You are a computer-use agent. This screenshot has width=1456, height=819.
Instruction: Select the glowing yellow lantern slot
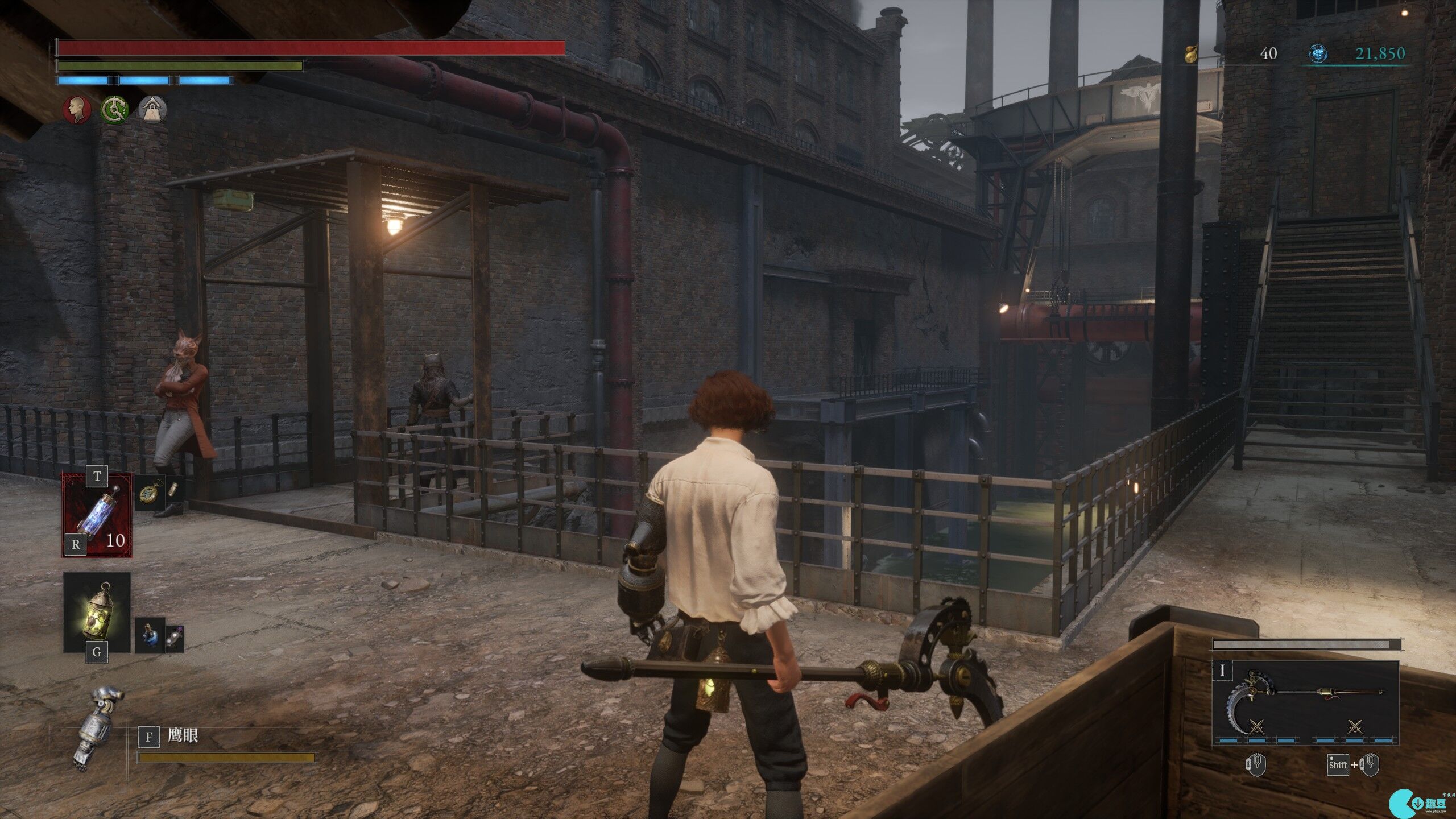pyautogui.click(x=97, y=612)
